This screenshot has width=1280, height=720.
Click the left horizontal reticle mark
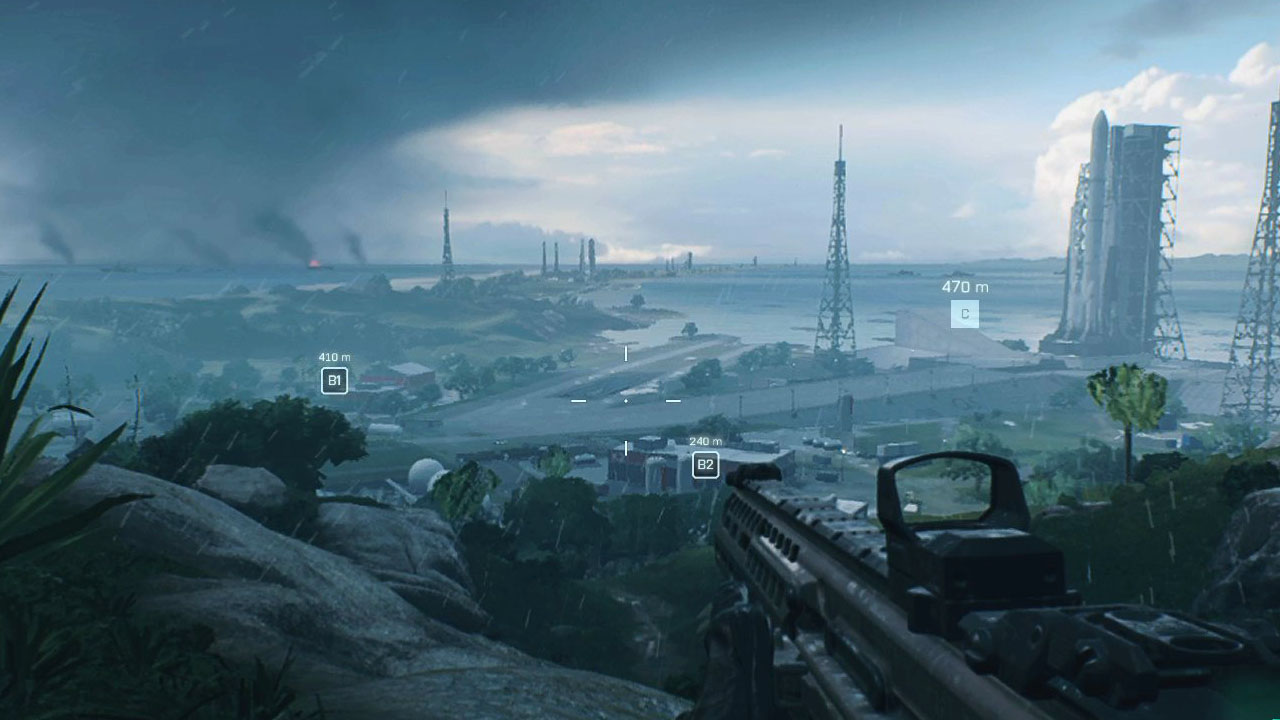coord(577,401)
